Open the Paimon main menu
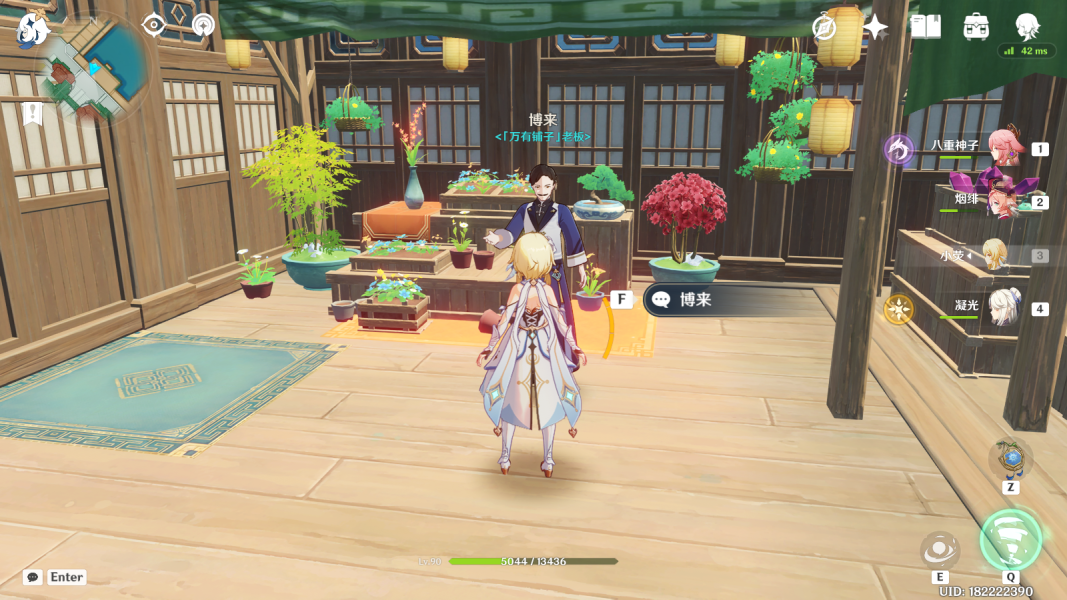Screen dimensions: 1067x600 [33, 29]
